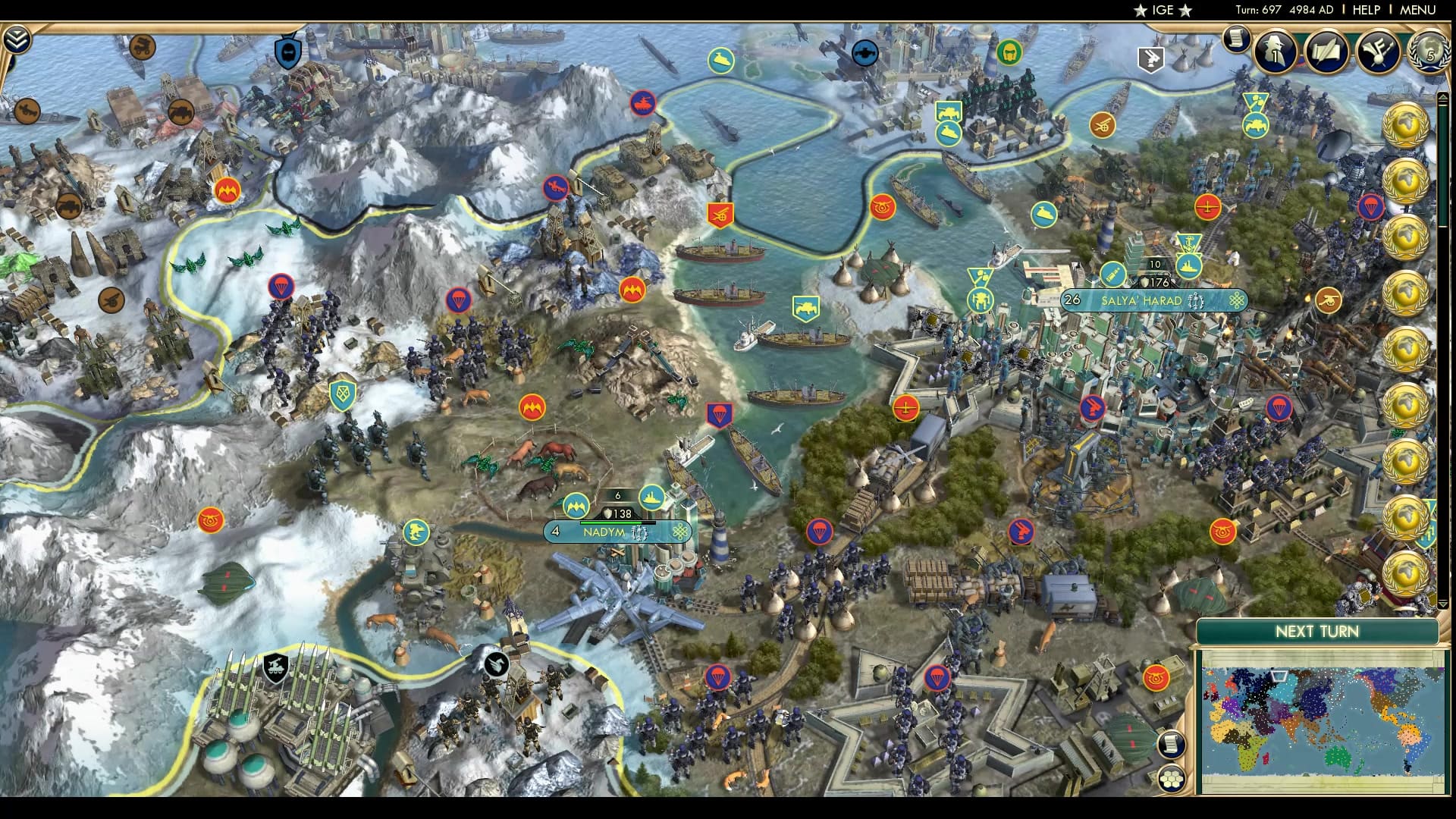The width and height of the screenshot is (1456, 819).
Task: Open the HELP item
Action: point(1367,9)
